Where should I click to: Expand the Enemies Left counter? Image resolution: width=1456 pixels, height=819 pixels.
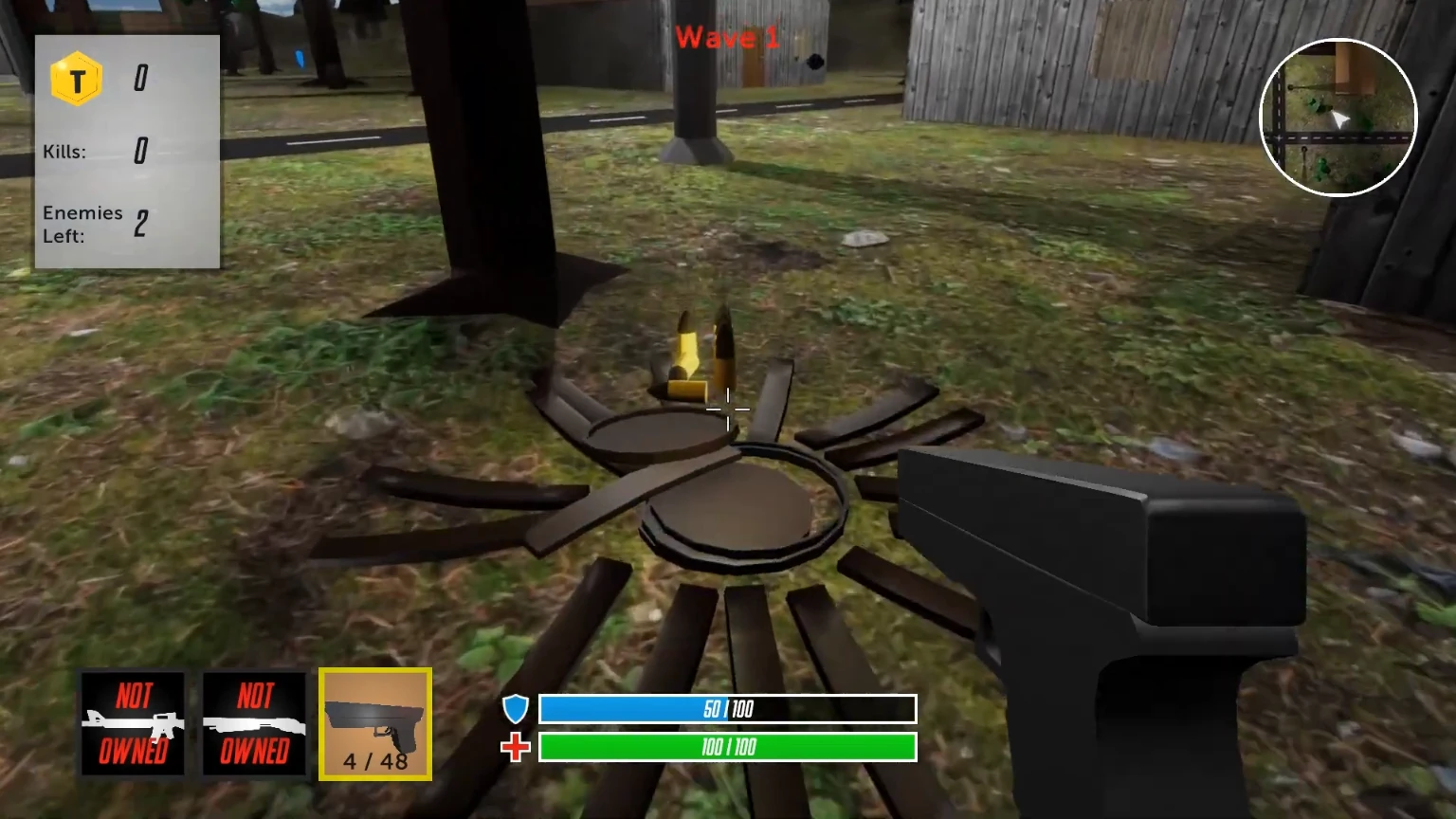(93, 225)
